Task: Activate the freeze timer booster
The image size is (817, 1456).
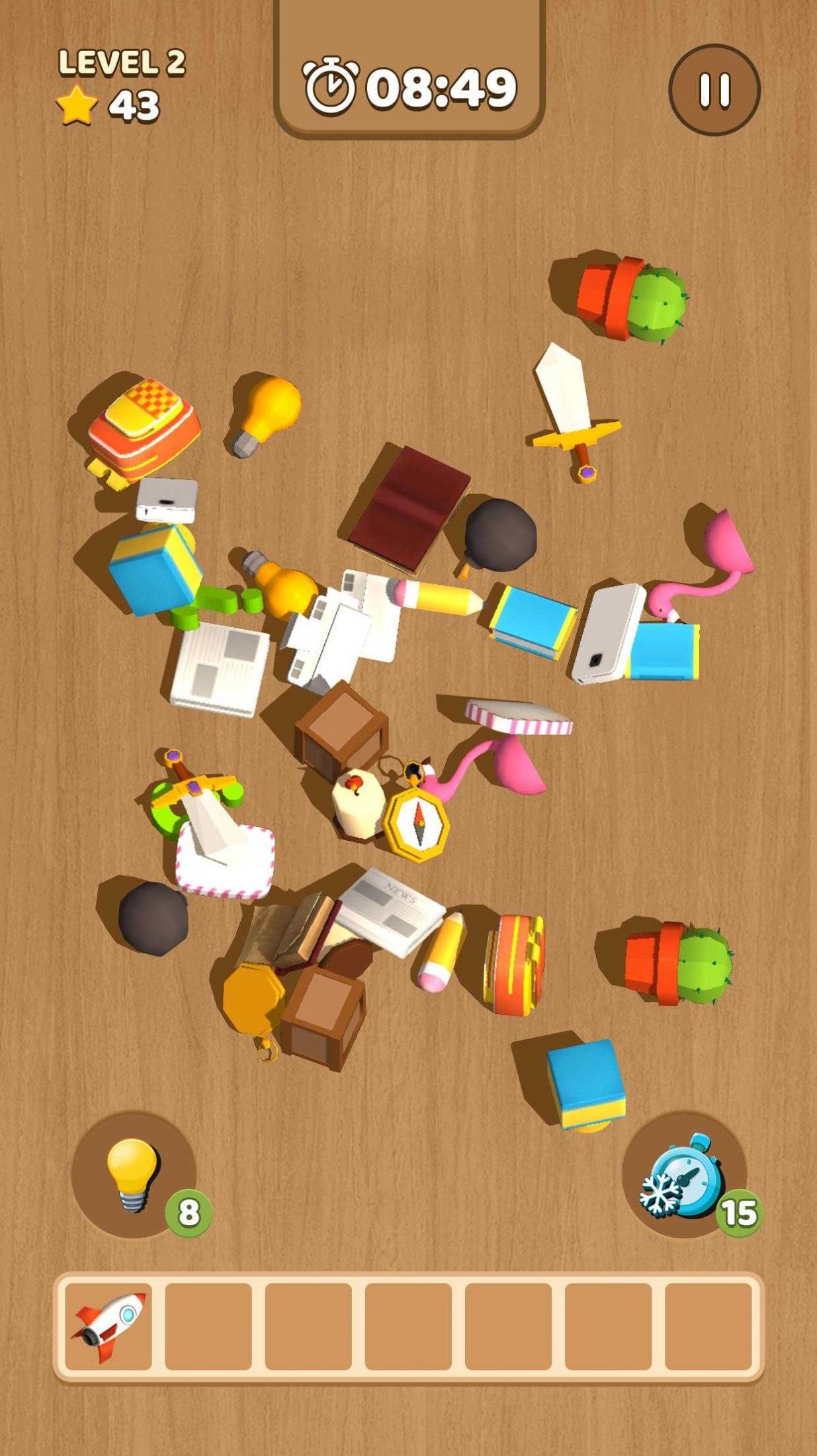Action: 684,1175
